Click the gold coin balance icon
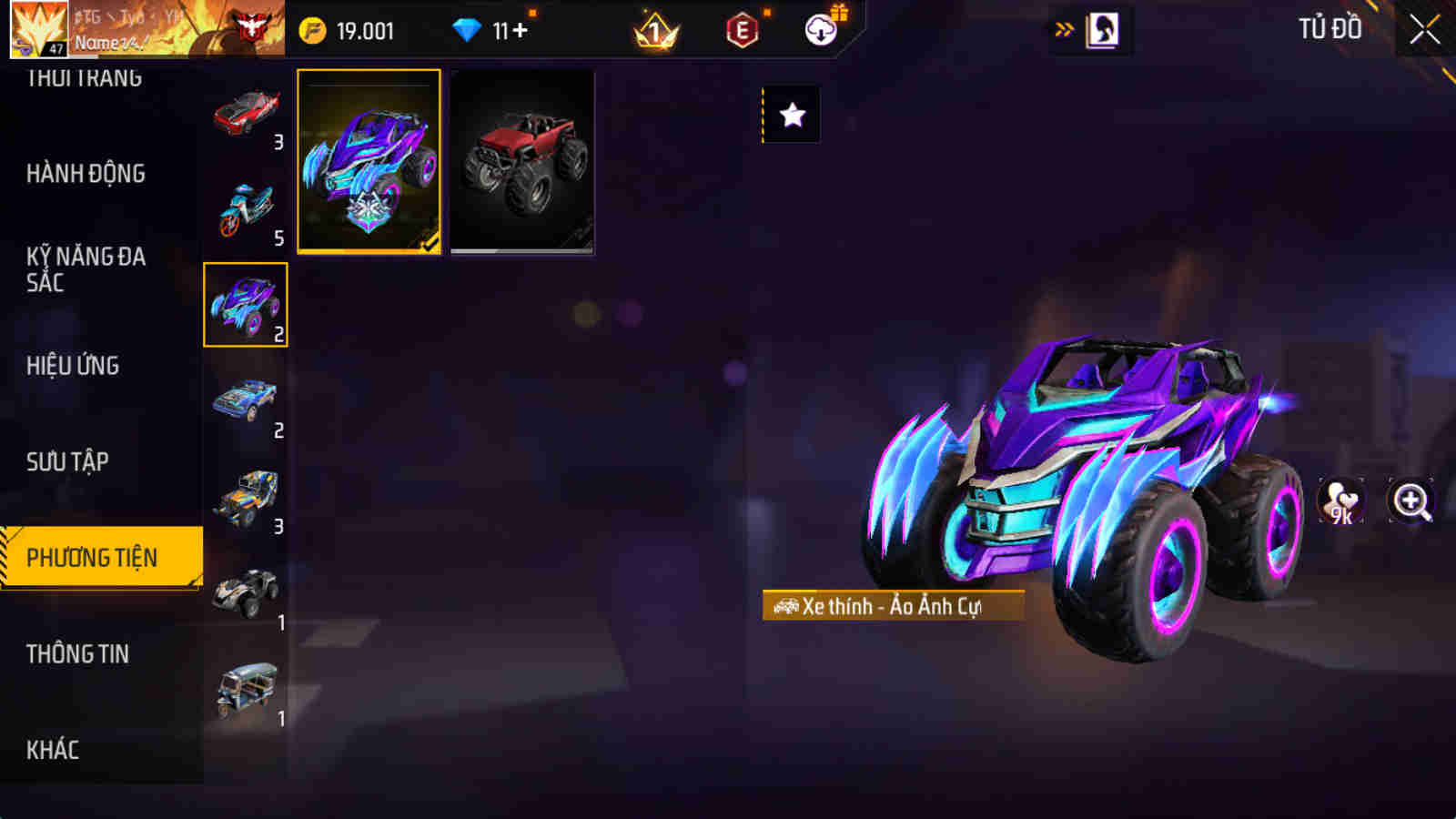The image size is (1456, 819). 311,30
